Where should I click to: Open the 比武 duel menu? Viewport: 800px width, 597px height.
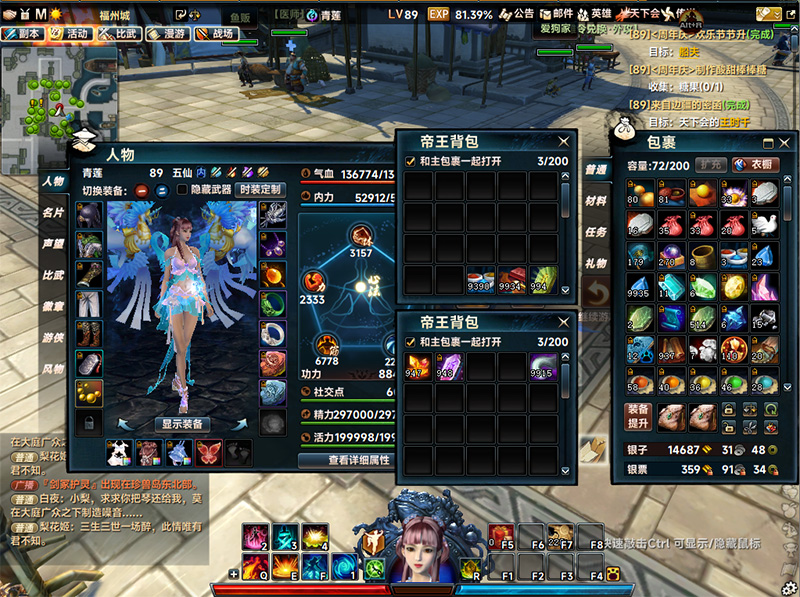(118, 33)
